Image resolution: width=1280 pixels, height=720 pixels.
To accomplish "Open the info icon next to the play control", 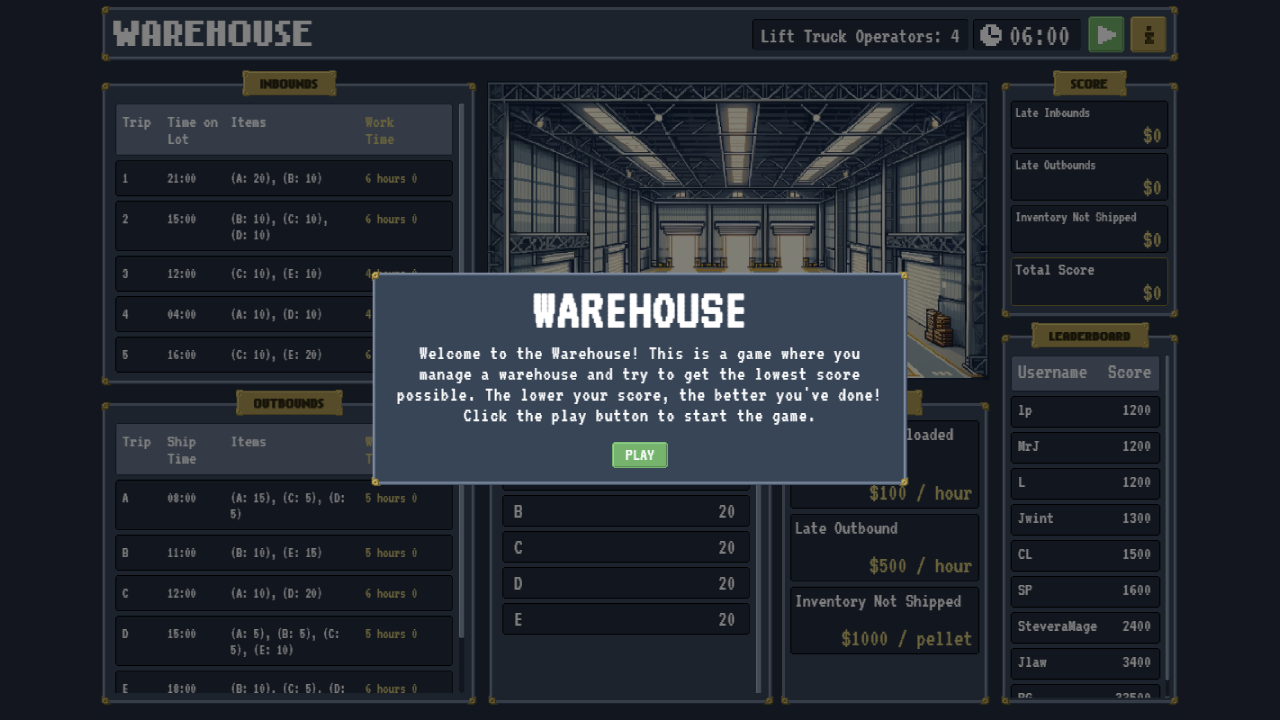I will (x=1147, y=33).
